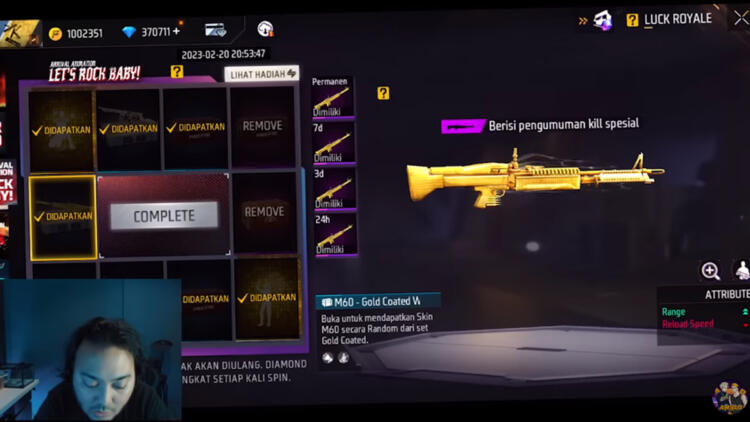Select the Permanen M60 skin option
This screenshot has height=422, width=750.
coord(332,100)
